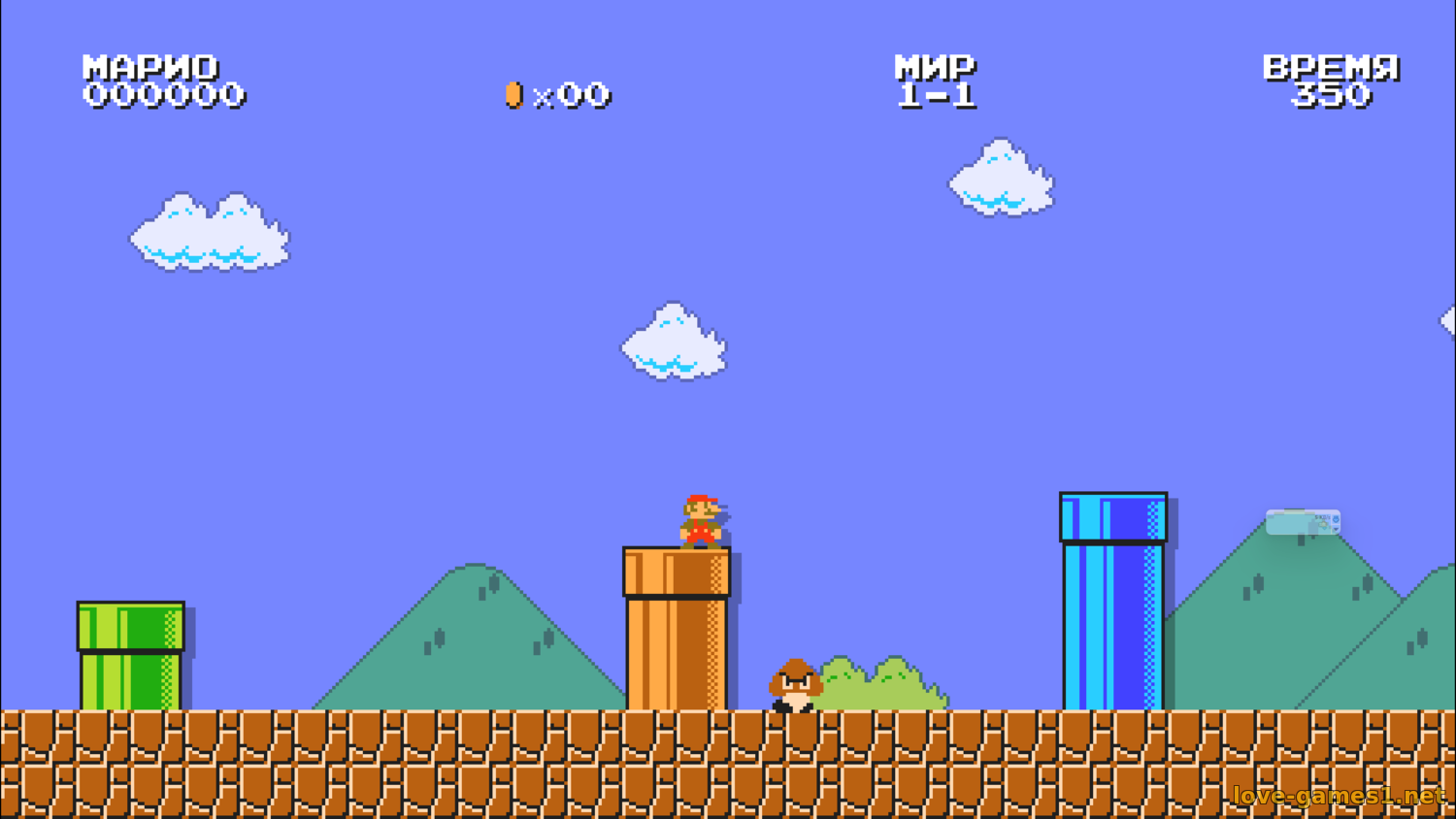The height and width of the screenshot is (819, 1456).
Task: Click the brick ground row at the bottom
Action: click(388, 767)
